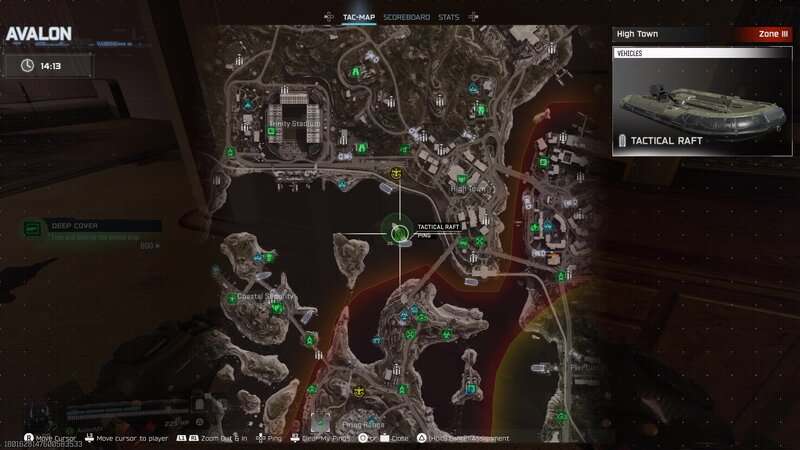The image size is (800, 450).
Task: Select the Tactical Raft marker on the map
Action: click(x=399, y=233)
